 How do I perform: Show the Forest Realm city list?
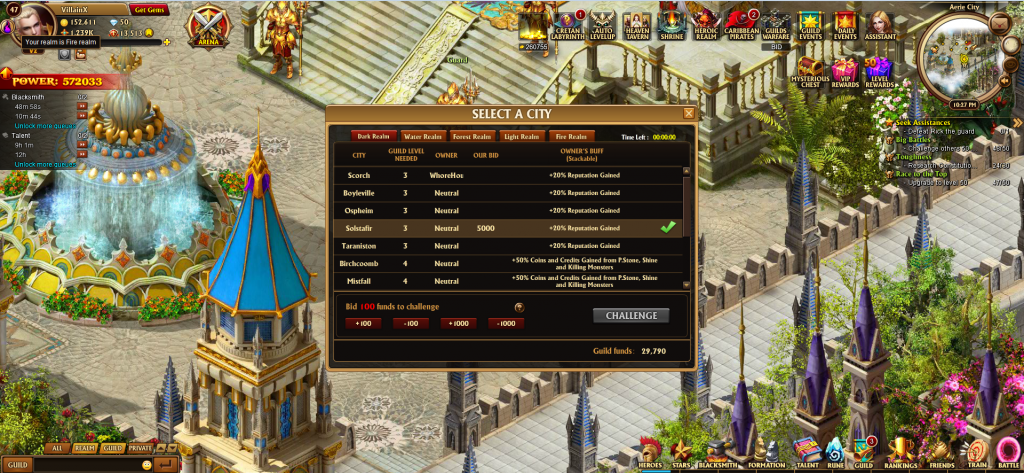472,137
